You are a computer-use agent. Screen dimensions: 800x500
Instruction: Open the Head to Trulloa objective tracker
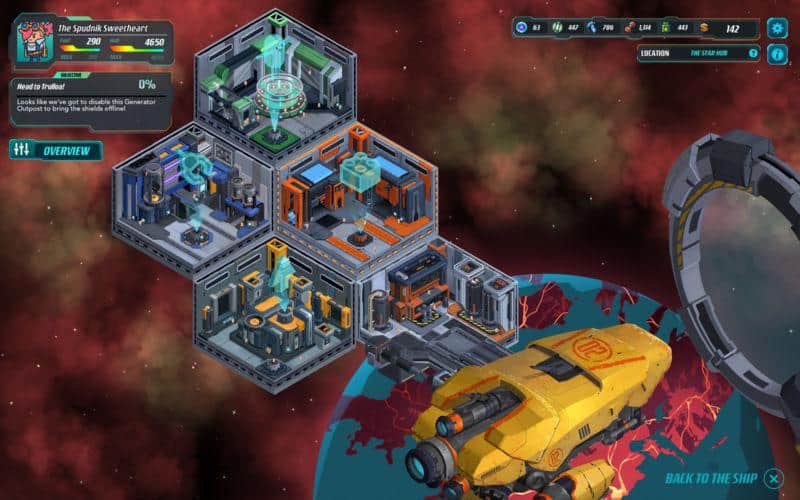pyautogui.click(x=90, y=100)
